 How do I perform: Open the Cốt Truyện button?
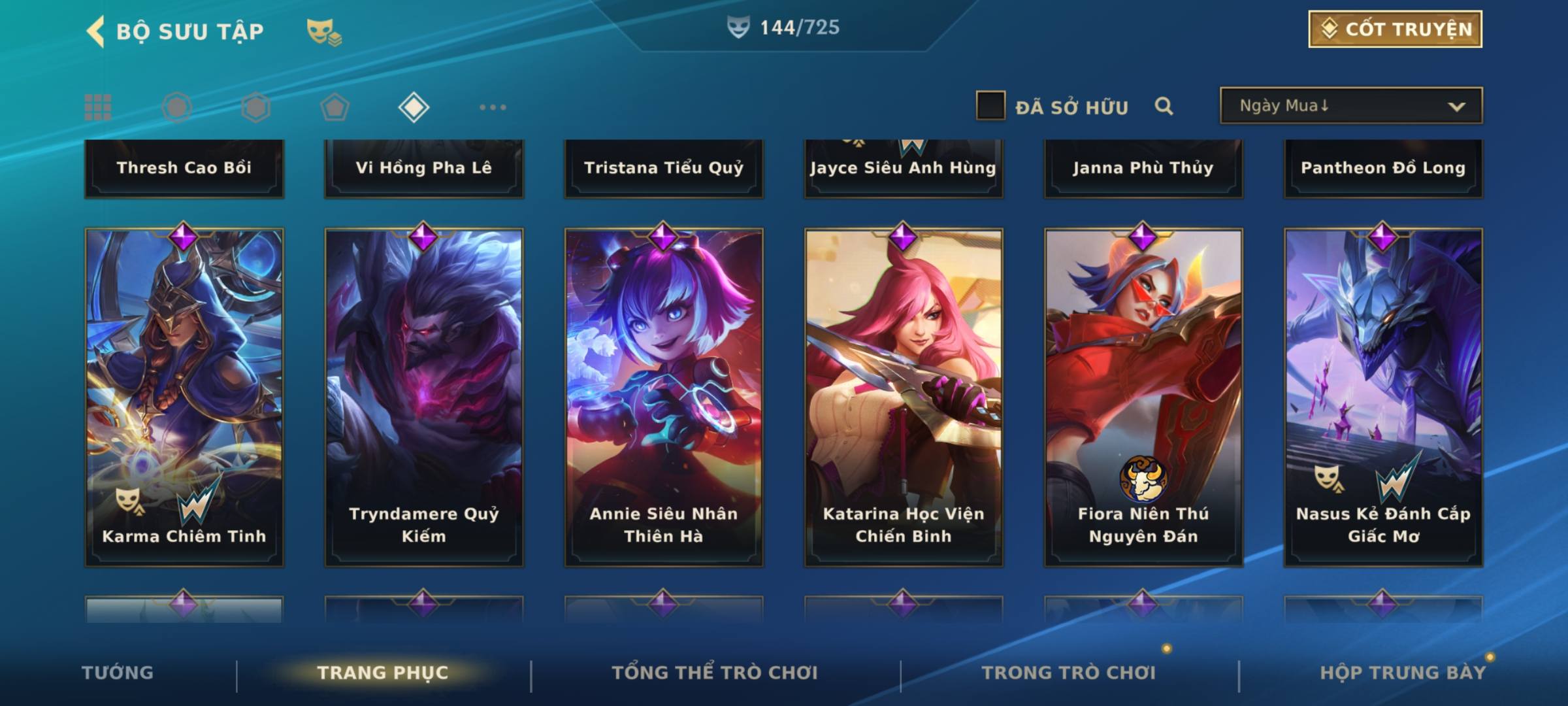(x=1395, y=29)
